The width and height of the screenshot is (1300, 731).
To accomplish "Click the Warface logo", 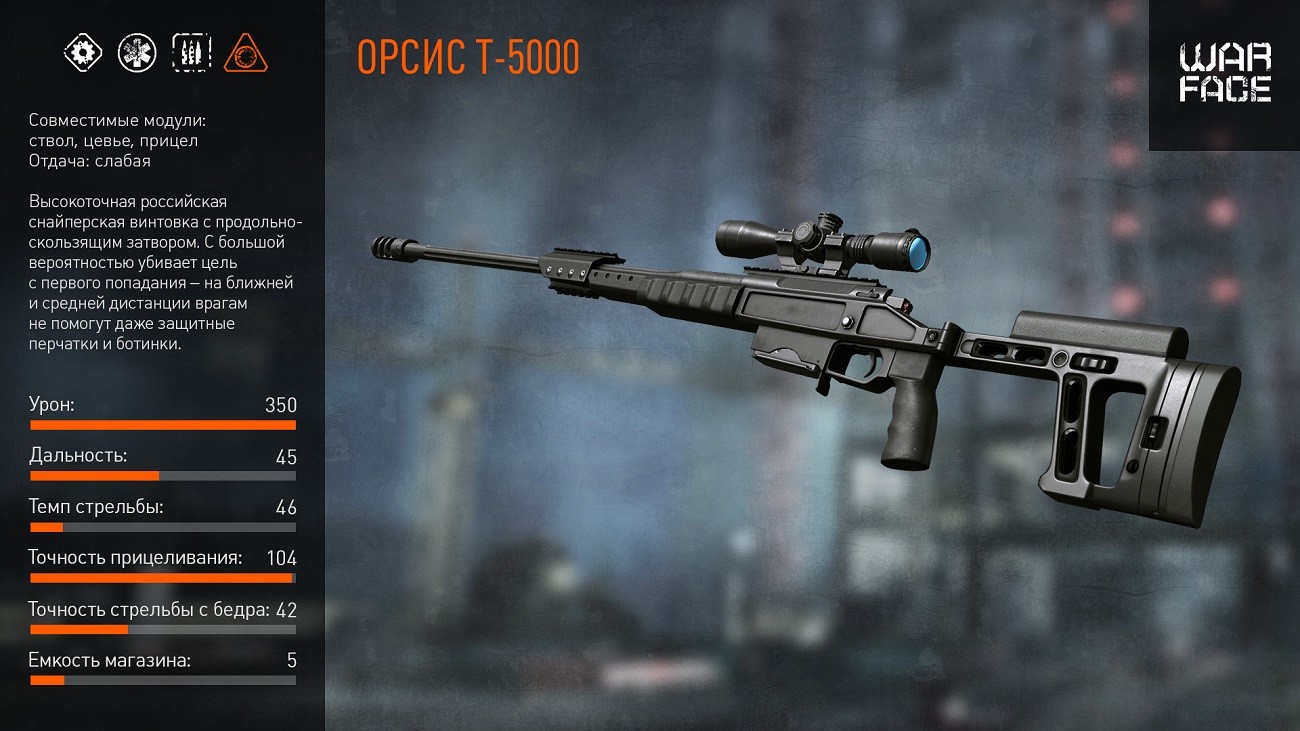I will [x=1224, y=73].
